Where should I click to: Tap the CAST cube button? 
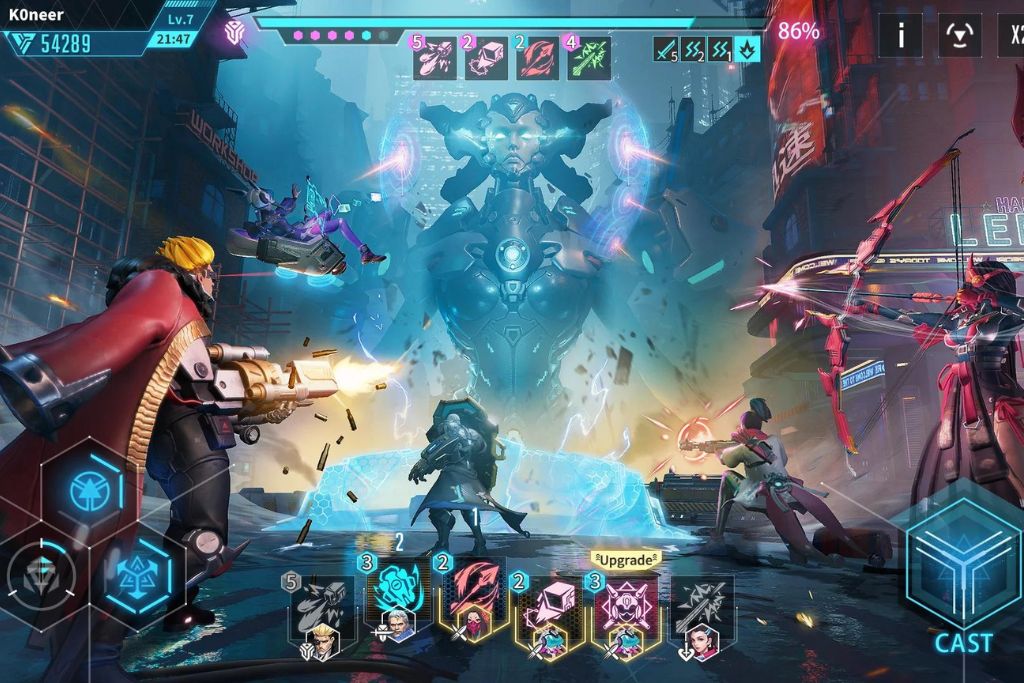963,568
